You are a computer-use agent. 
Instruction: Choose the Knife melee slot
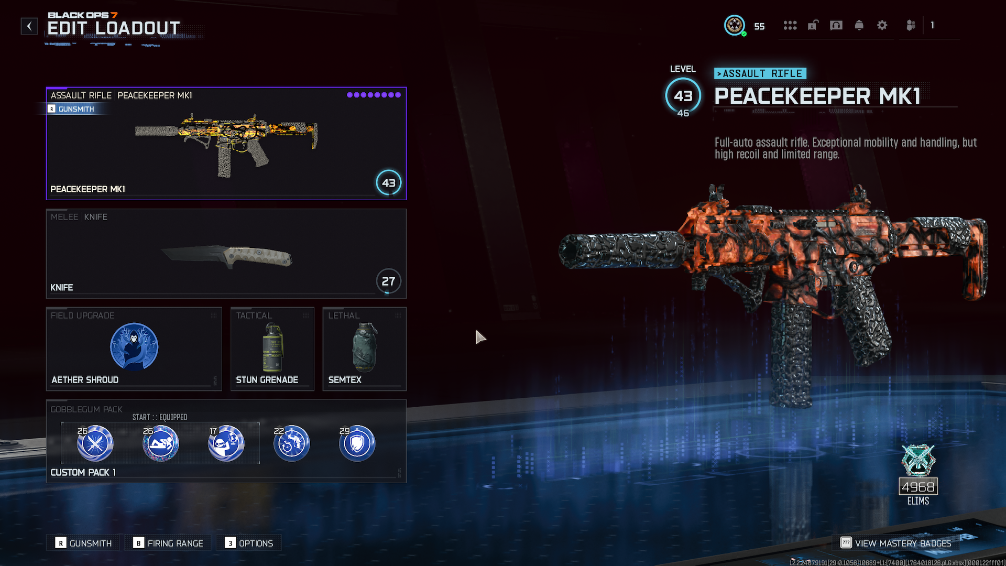click(x=226, y=253)
